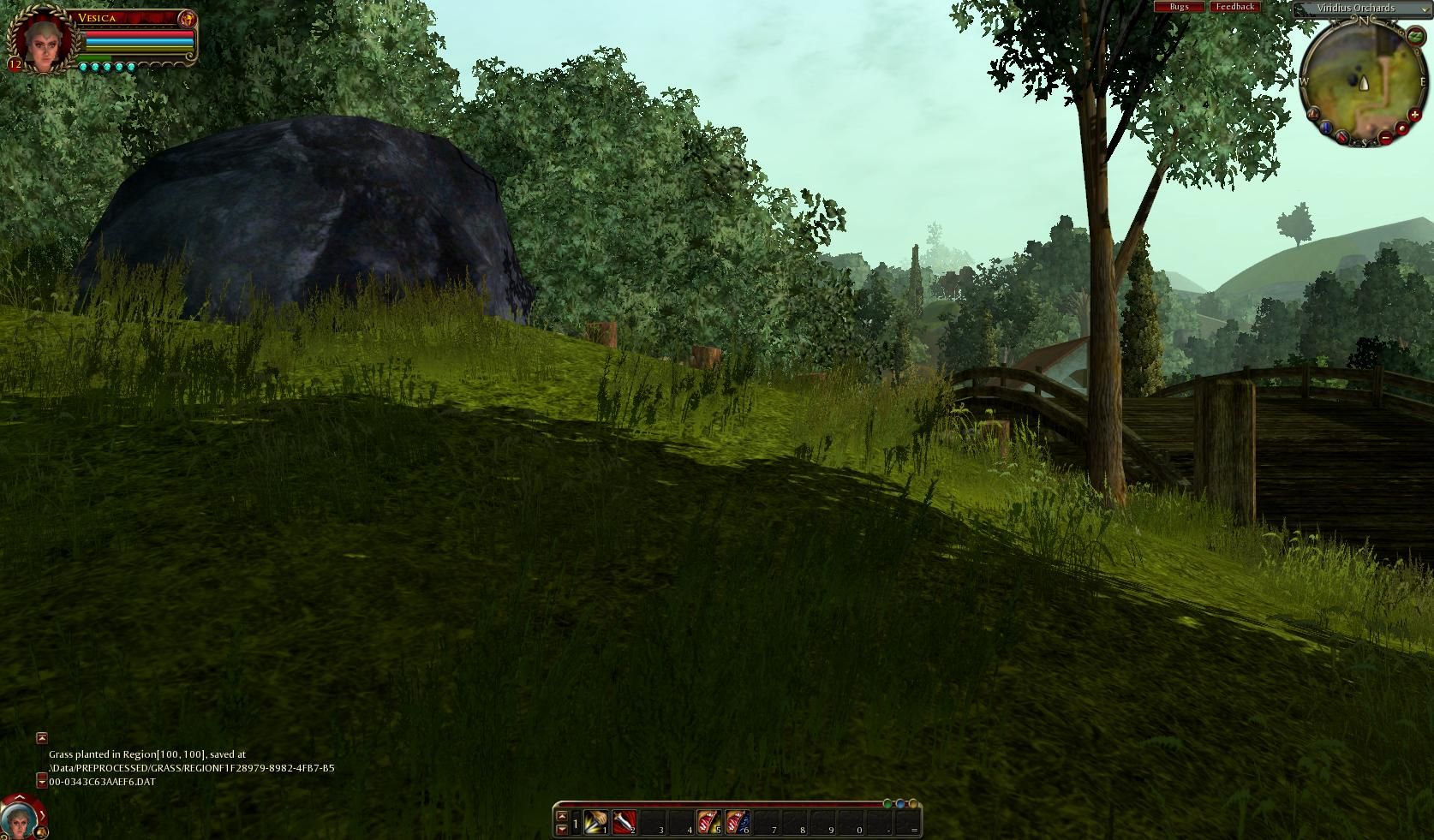Open the Bugs report button
1434x840 pixels.
click(x=1179, y=7)
